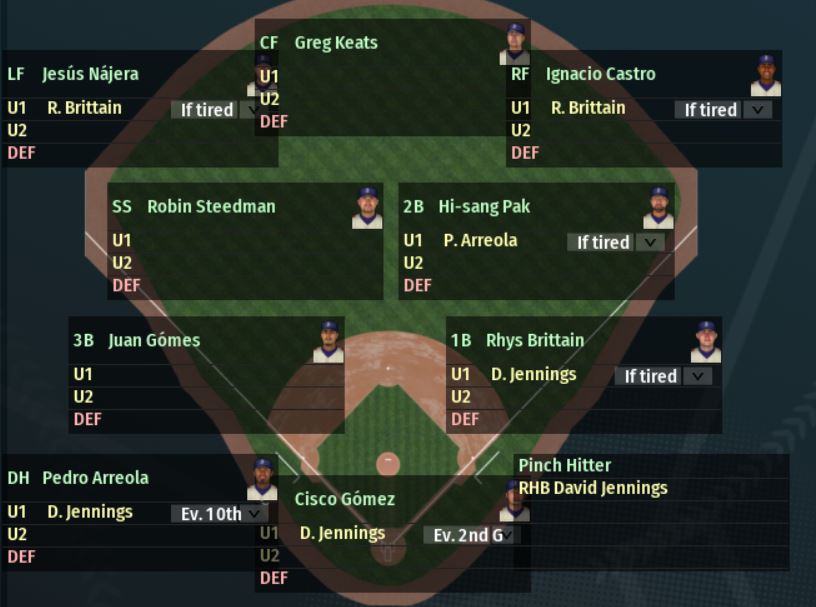This screenshot has width=816, height=607.
Task: Open left fielder Jesús Nájera's profile
Action: point(90,74)
